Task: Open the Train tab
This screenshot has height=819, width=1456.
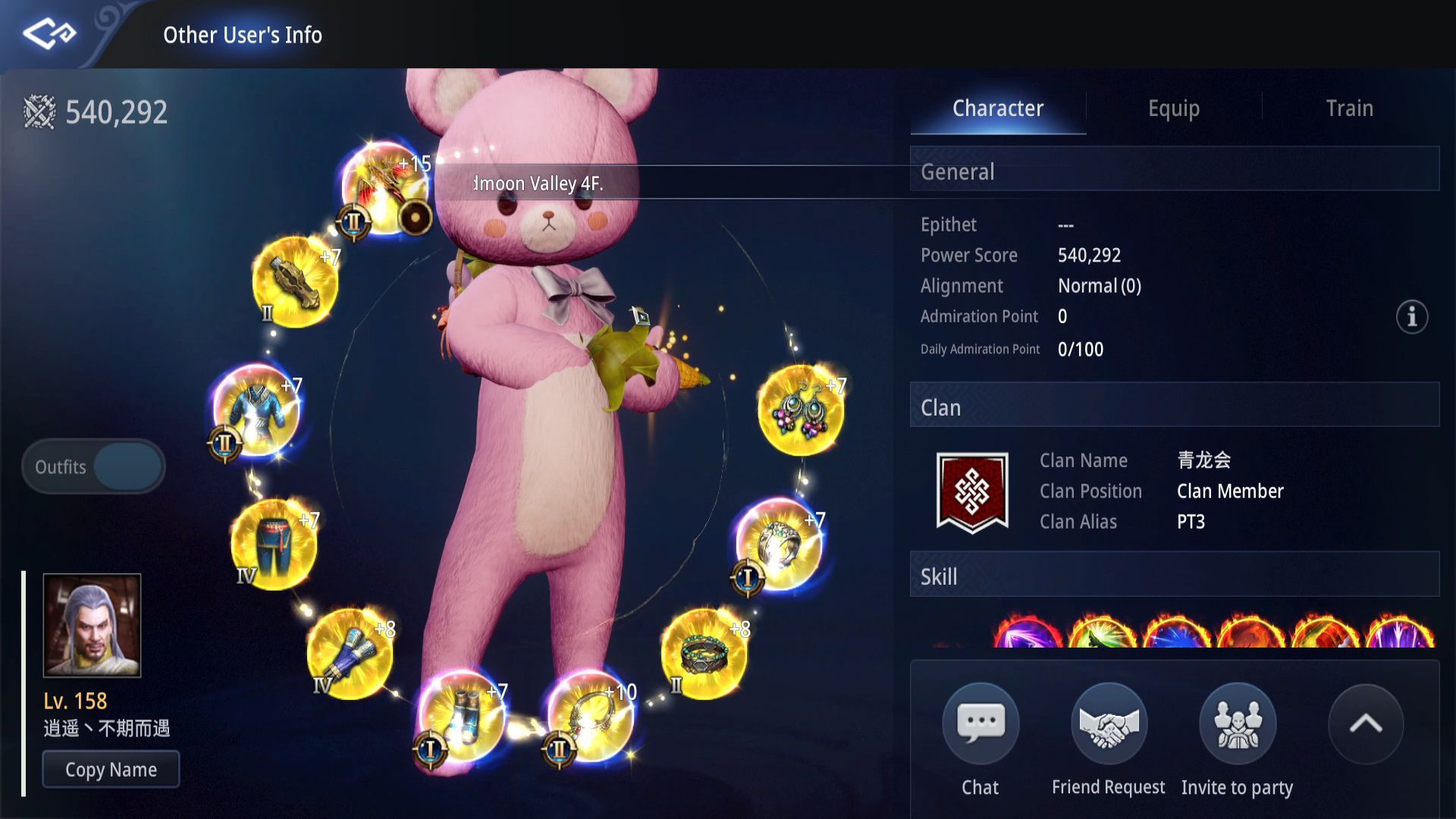Action: 1349,108
